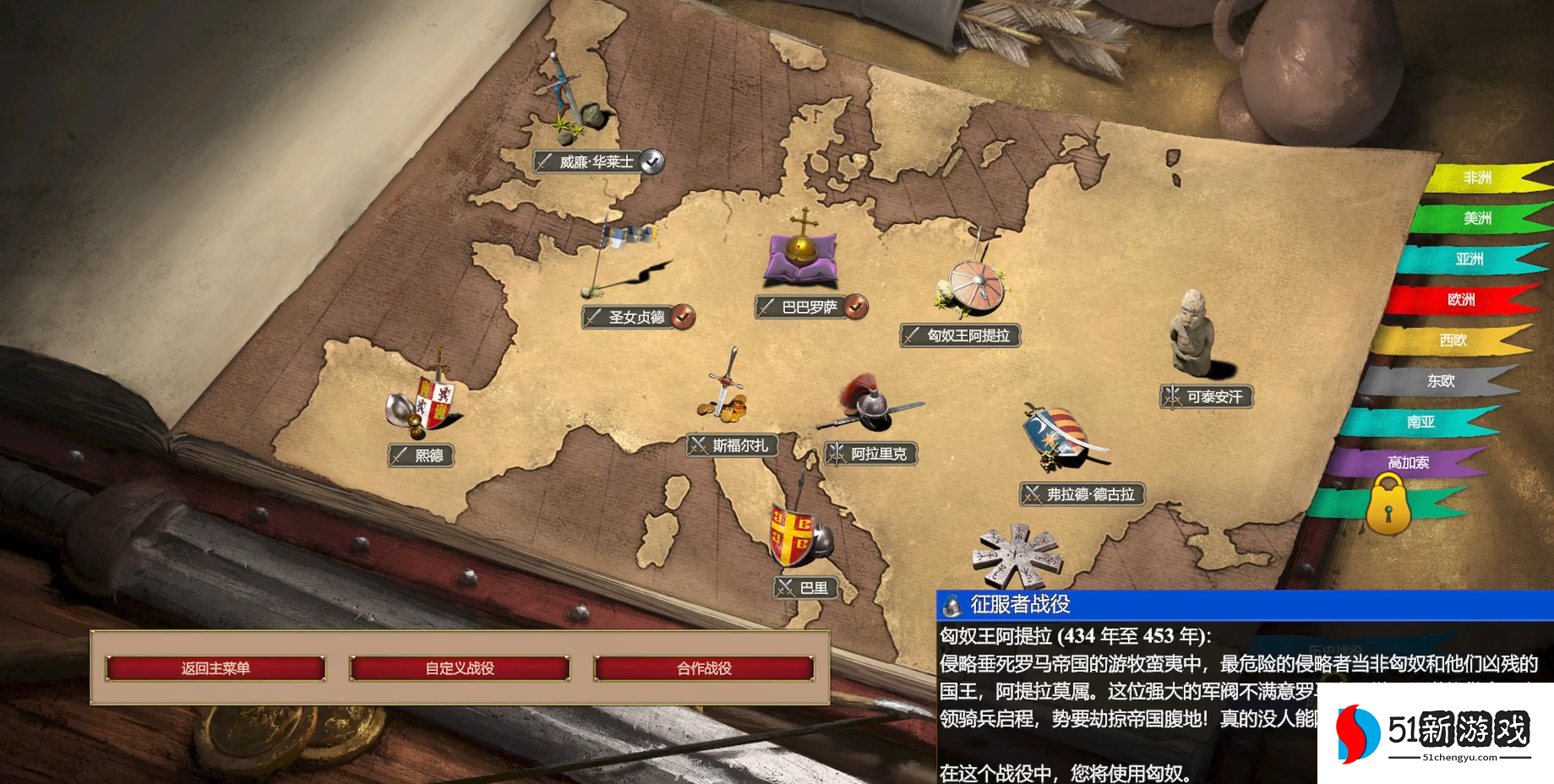Open co-op campaigns (合作战役)

coord(704,668)
